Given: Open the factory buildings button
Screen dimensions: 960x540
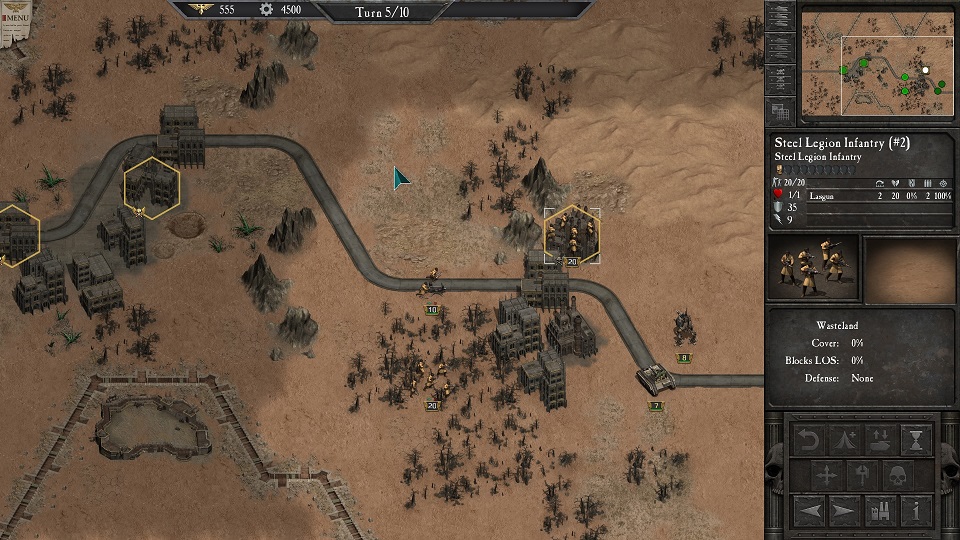Looking at the screenshot, I should [881, 510].
